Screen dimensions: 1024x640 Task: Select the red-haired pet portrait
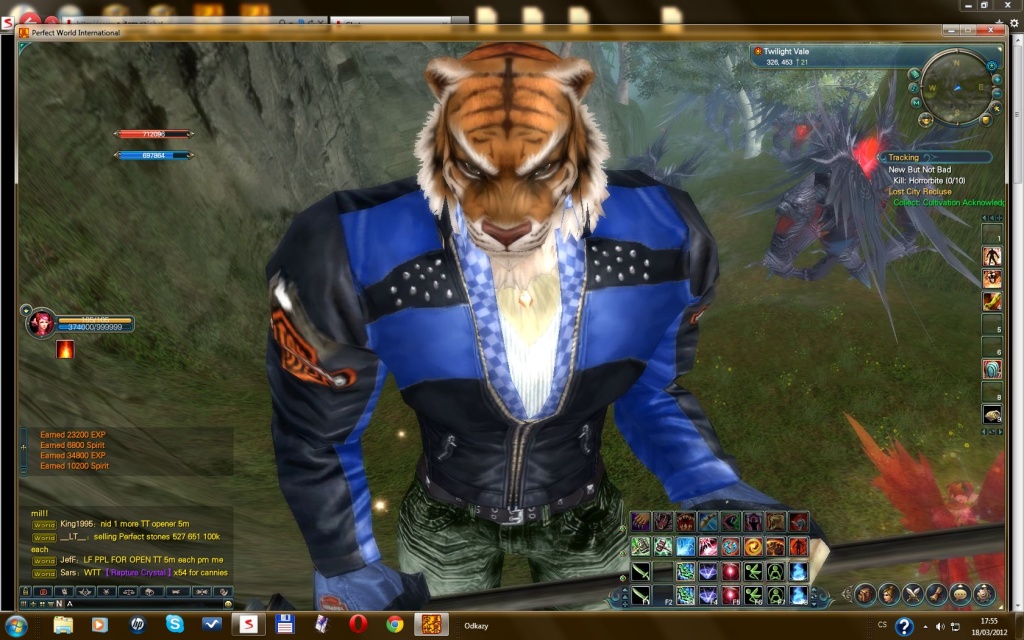tap(42, 324)
